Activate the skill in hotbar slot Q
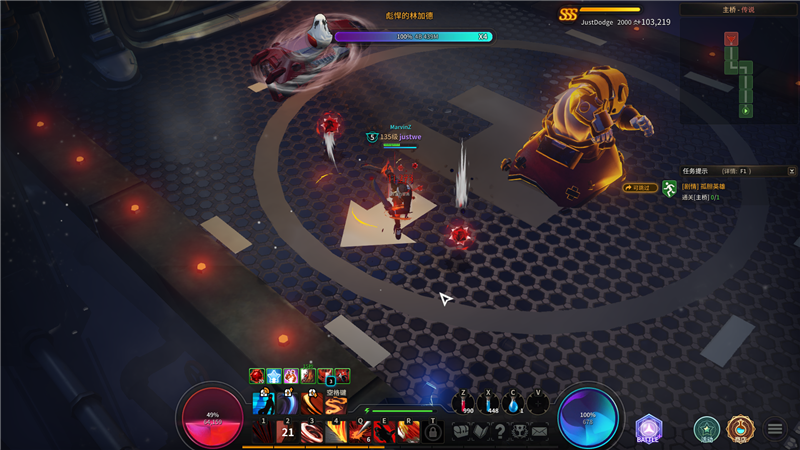This screenshot has height=450, width=800. (x=359, y=431)
